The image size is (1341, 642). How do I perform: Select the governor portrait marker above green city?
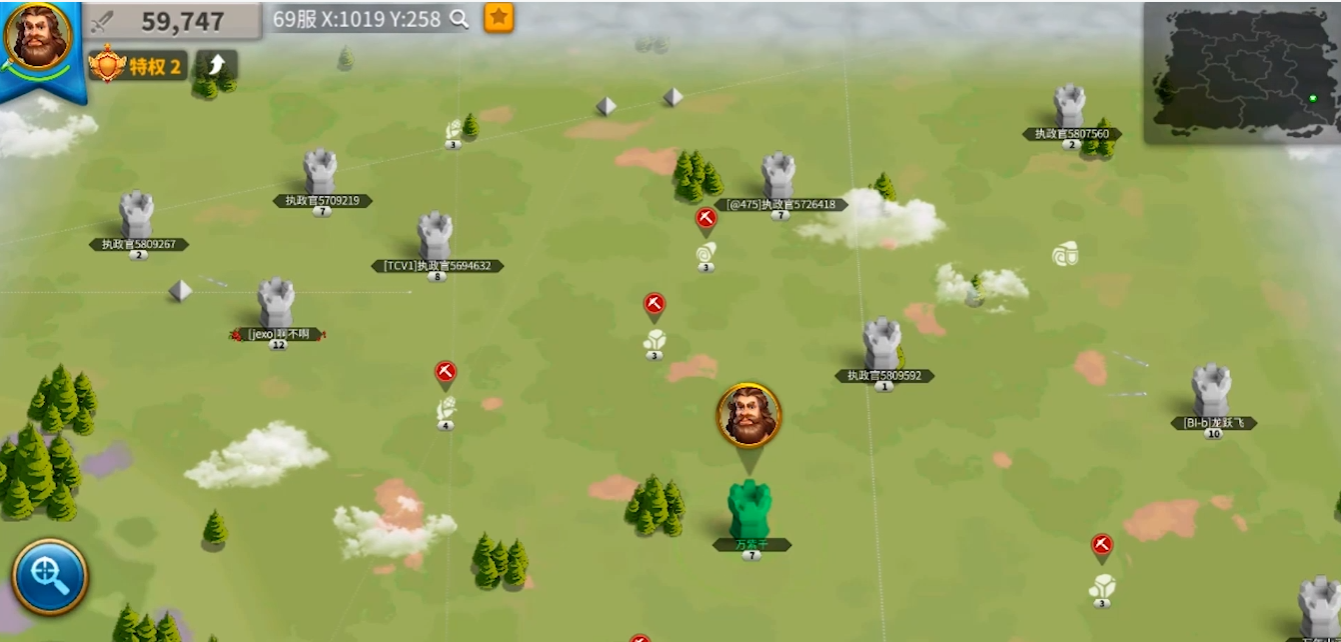(748, 415)
